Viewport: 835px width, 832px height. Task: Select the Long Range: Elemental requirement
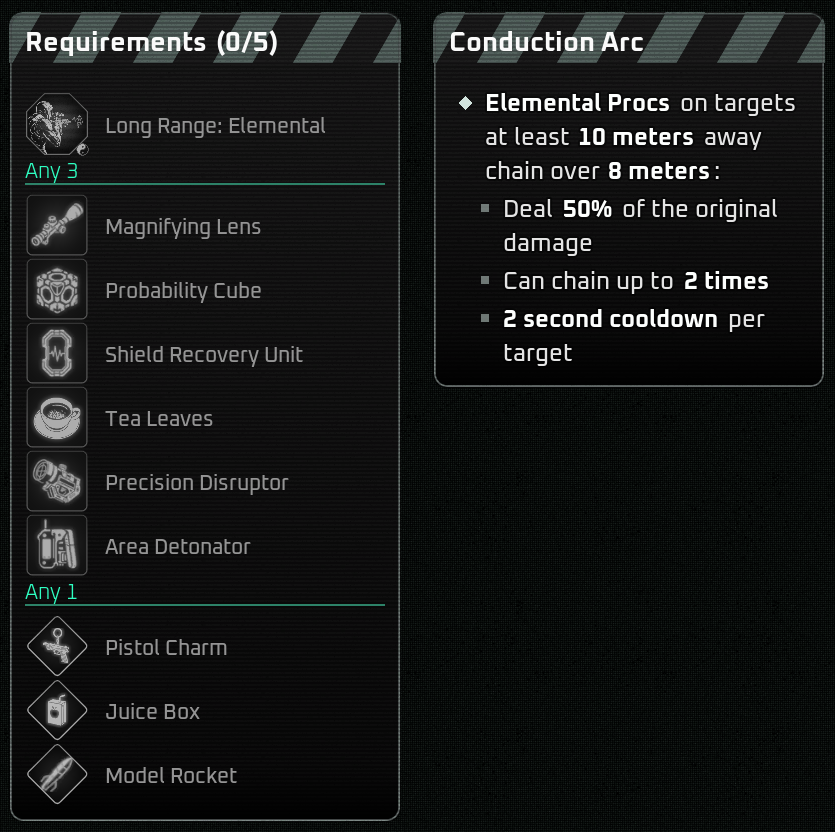(215, 126)
